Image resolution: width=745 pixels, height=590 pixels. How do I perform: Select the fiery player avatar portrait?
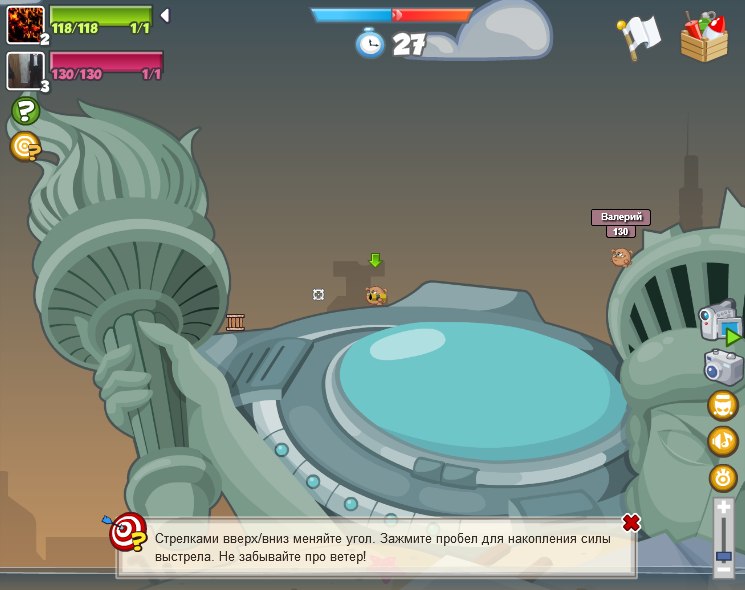pyautogui.click(x=25, y=24)
